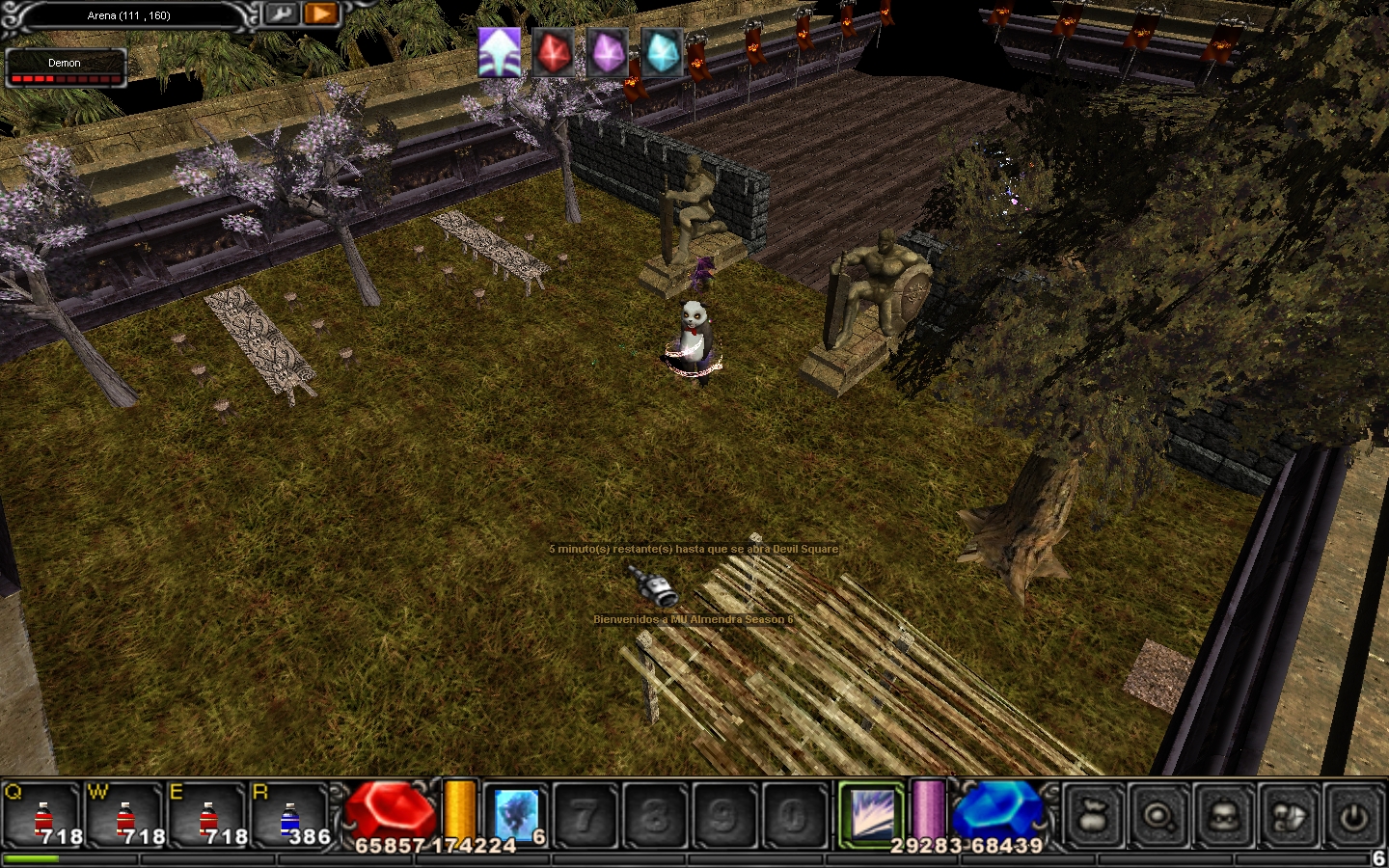
Task: Click the power icon system menu button
Action: [x=1354, y=816]
